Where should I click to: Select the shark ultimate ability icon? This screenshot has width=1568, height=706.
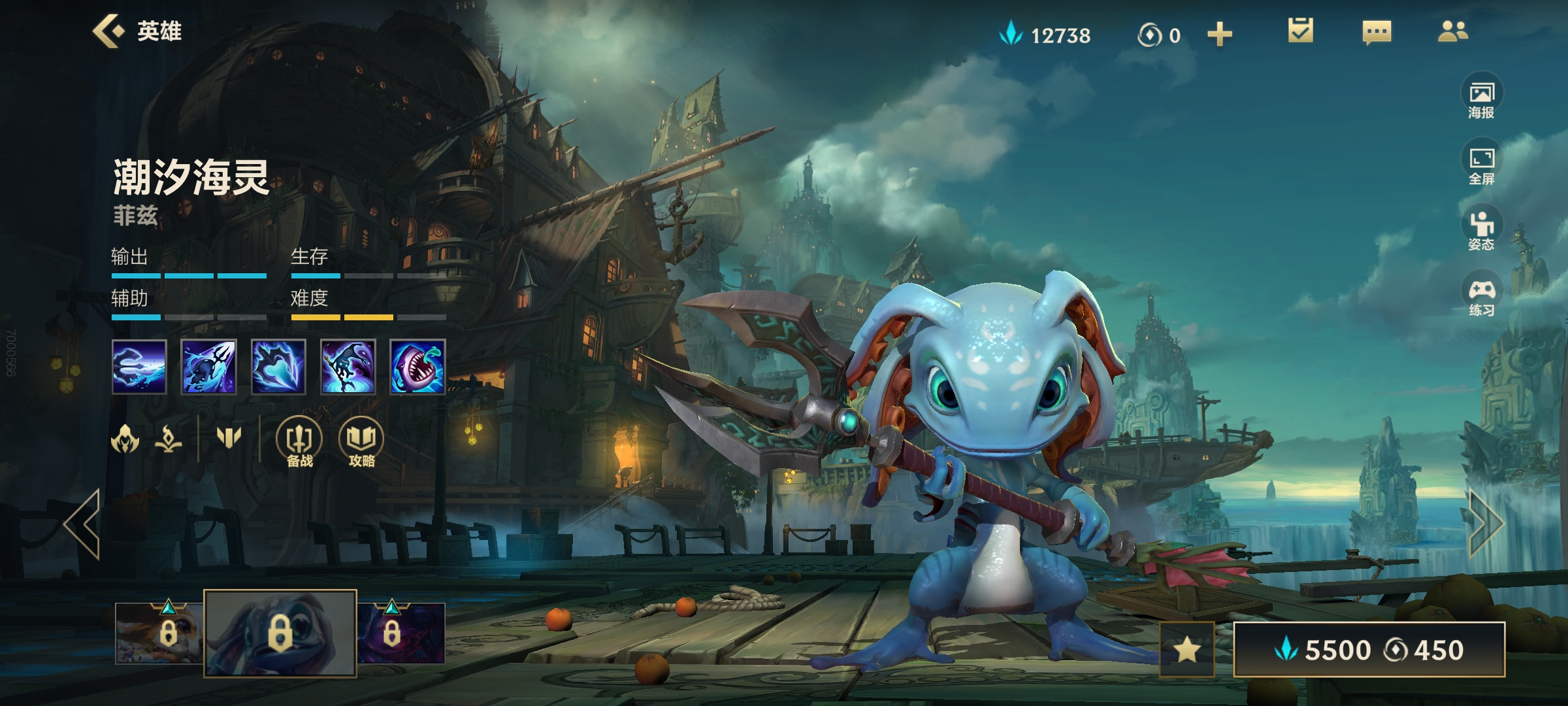click(417, 367)
